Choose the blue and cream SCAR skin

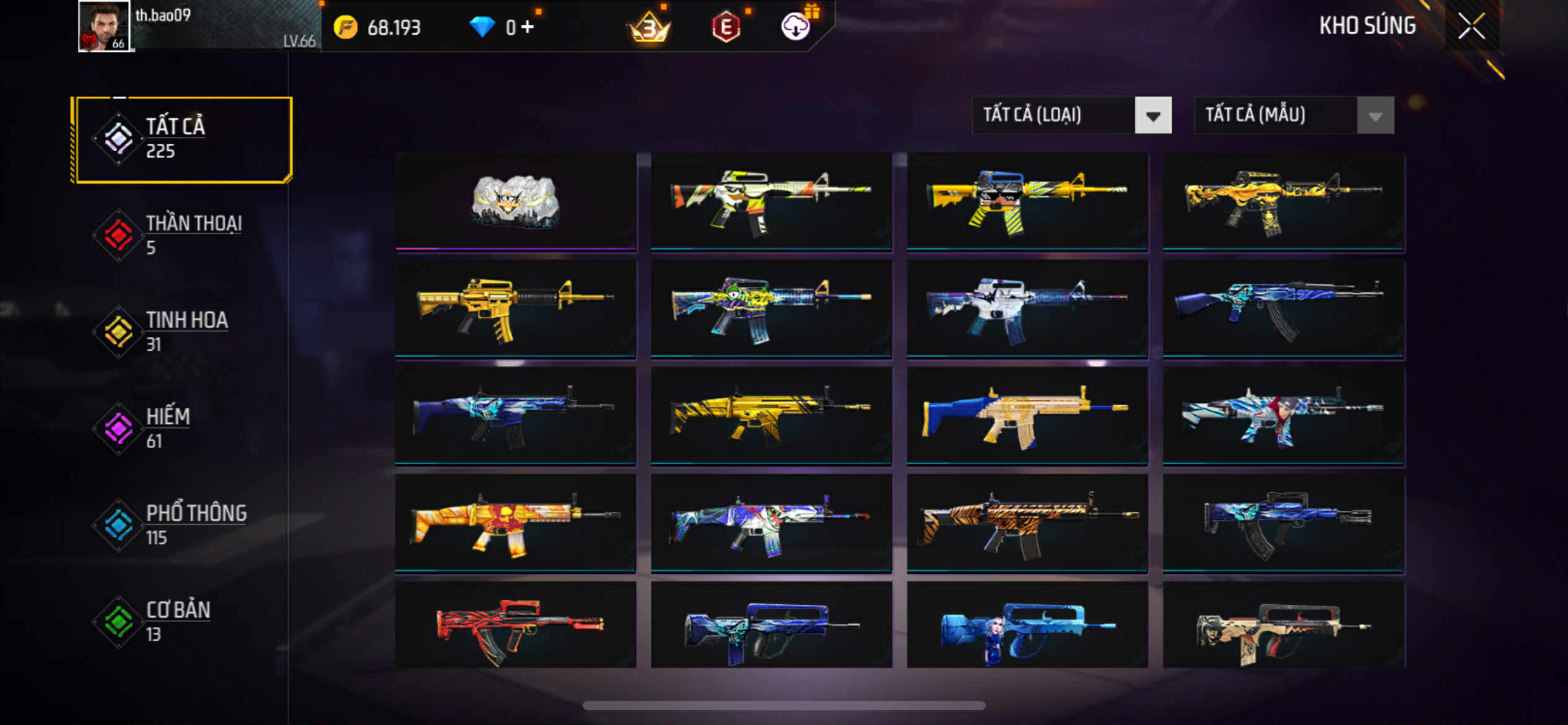pos(1027,416)
